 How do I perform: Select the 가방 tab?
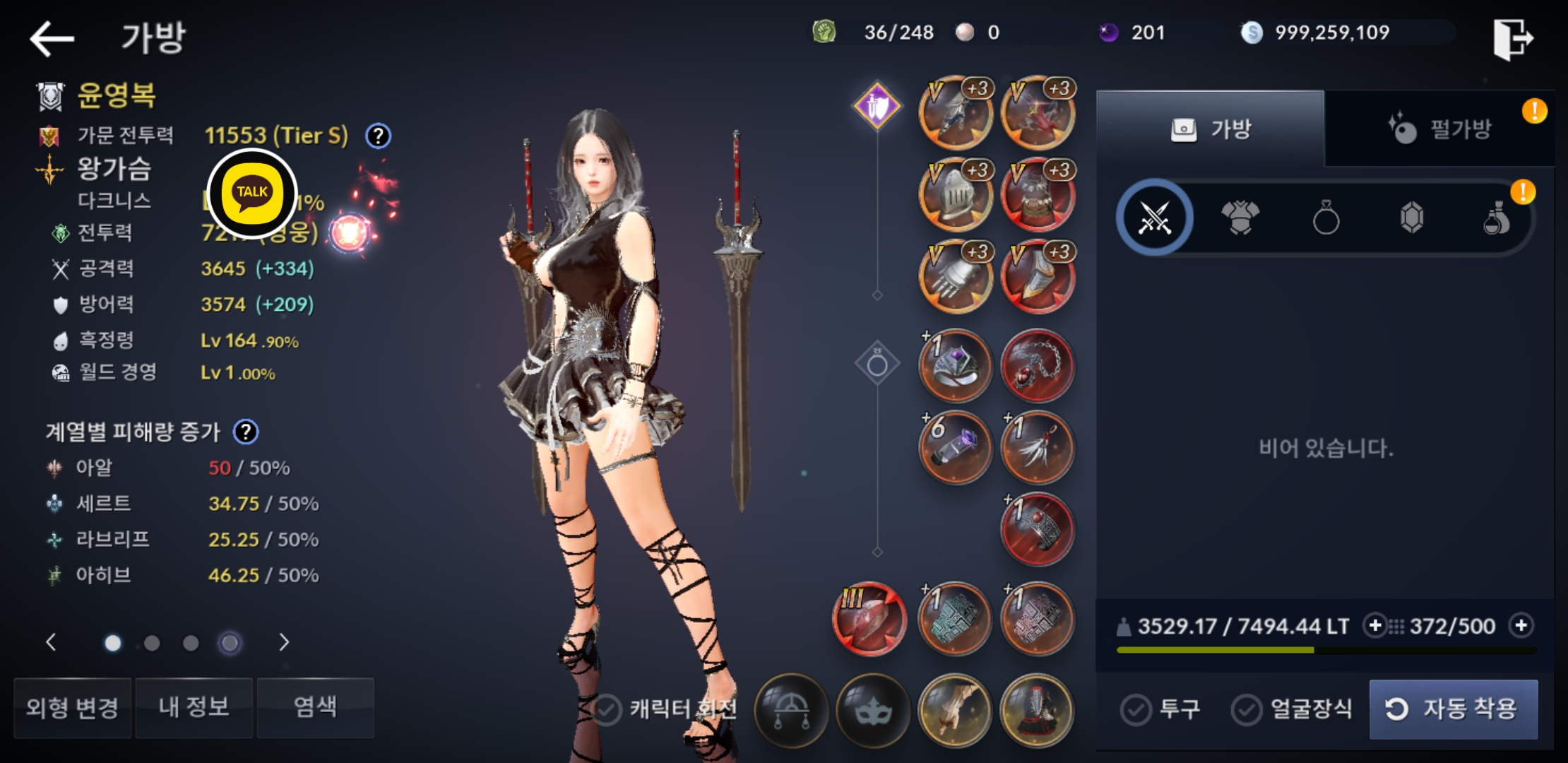coord(1211,129)
